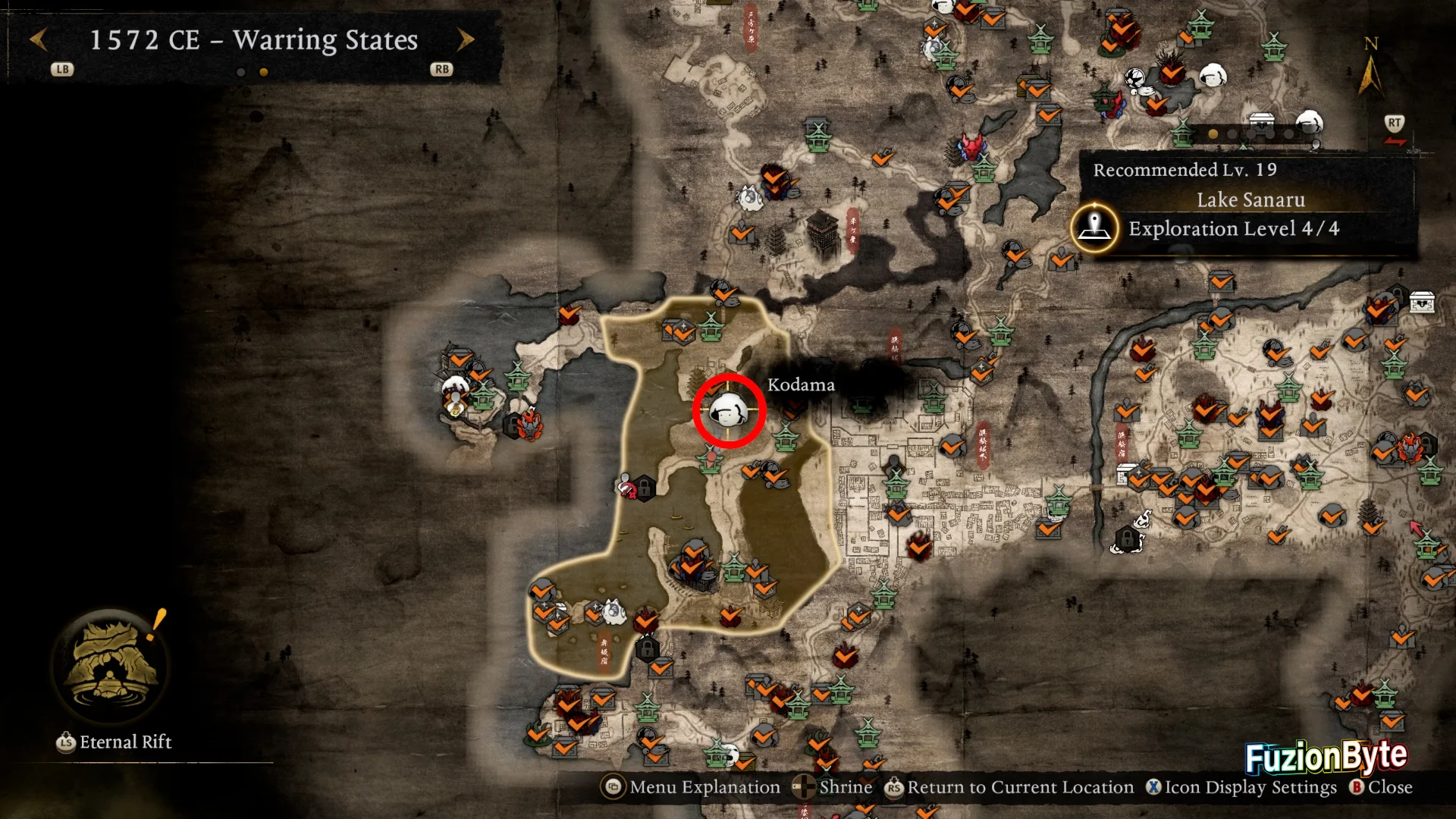The width and height of the screenshot is (1456, 819).
Task: Advance to the next era with right arrow
Action: pos(465,39)
